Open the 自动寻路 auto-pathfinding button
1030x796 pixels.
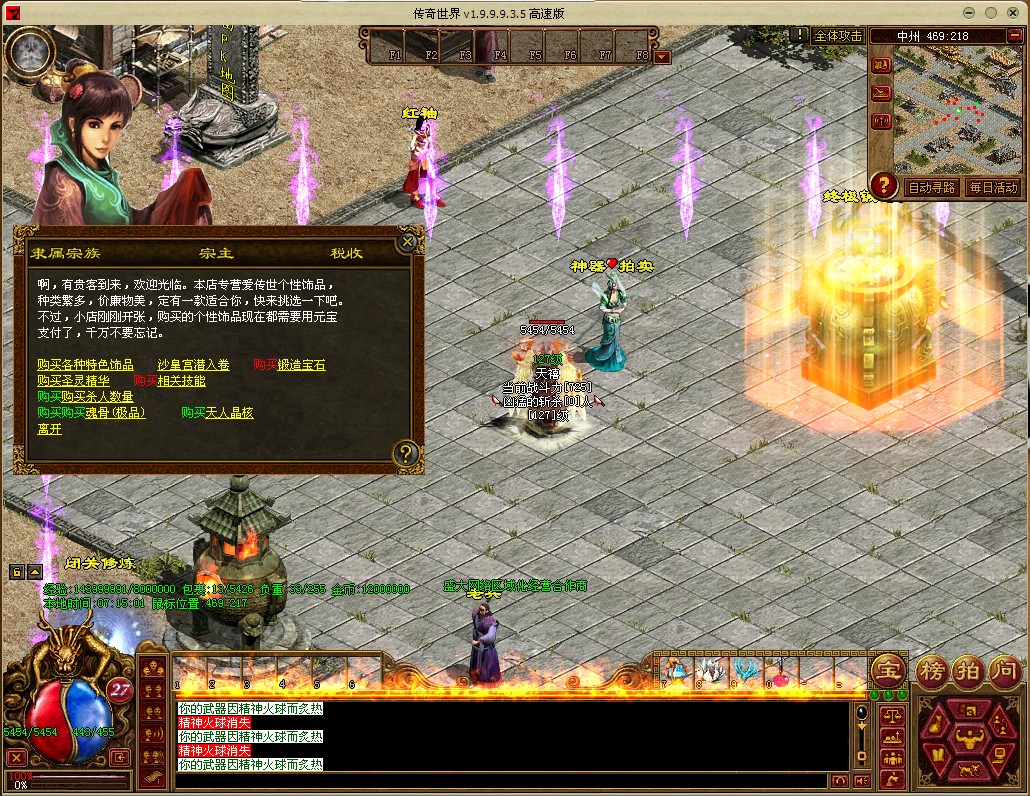click(x=931, y=187)
